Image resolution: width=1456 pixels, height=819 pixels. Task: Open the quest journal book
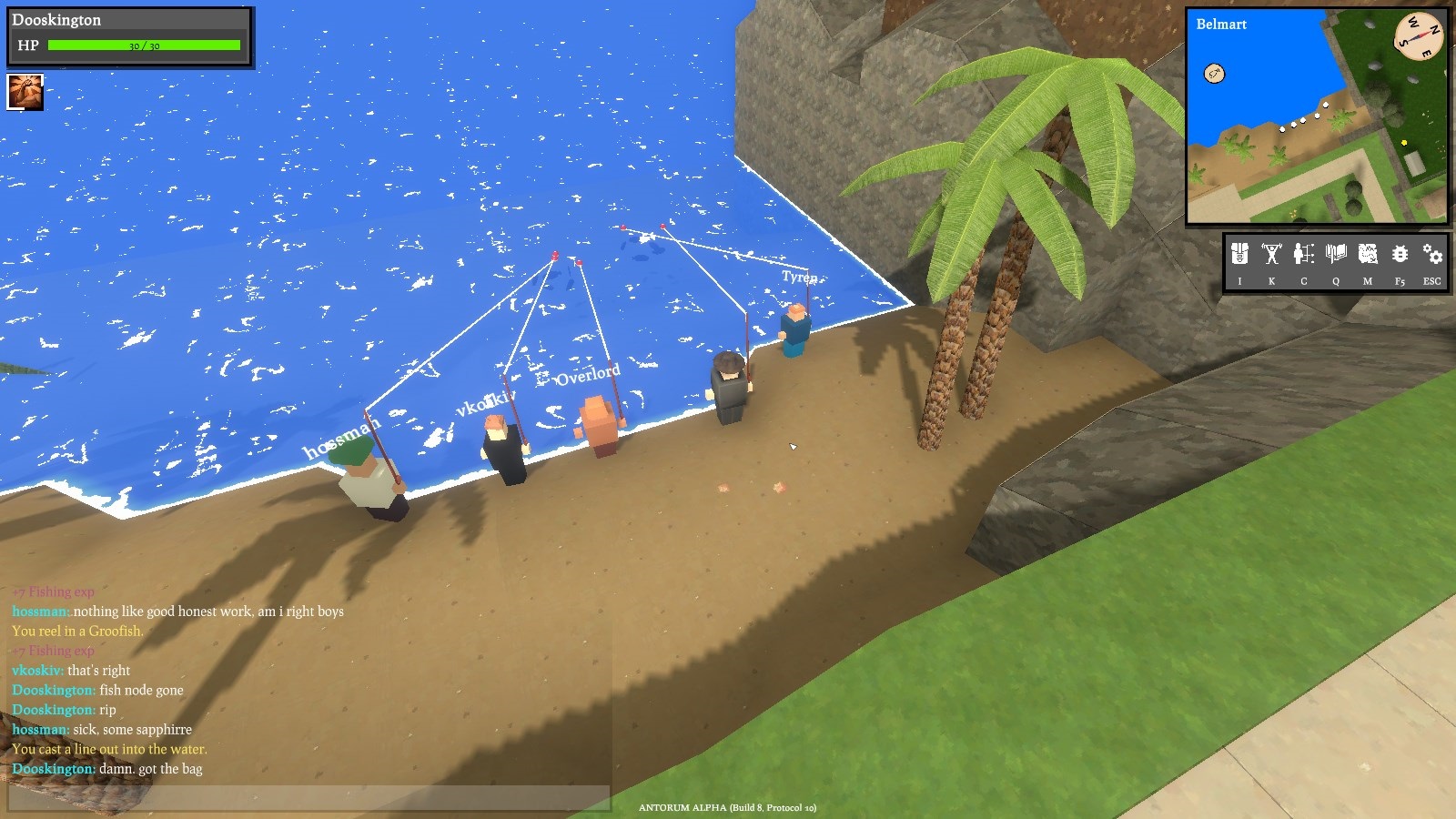tap(1336, 255)
